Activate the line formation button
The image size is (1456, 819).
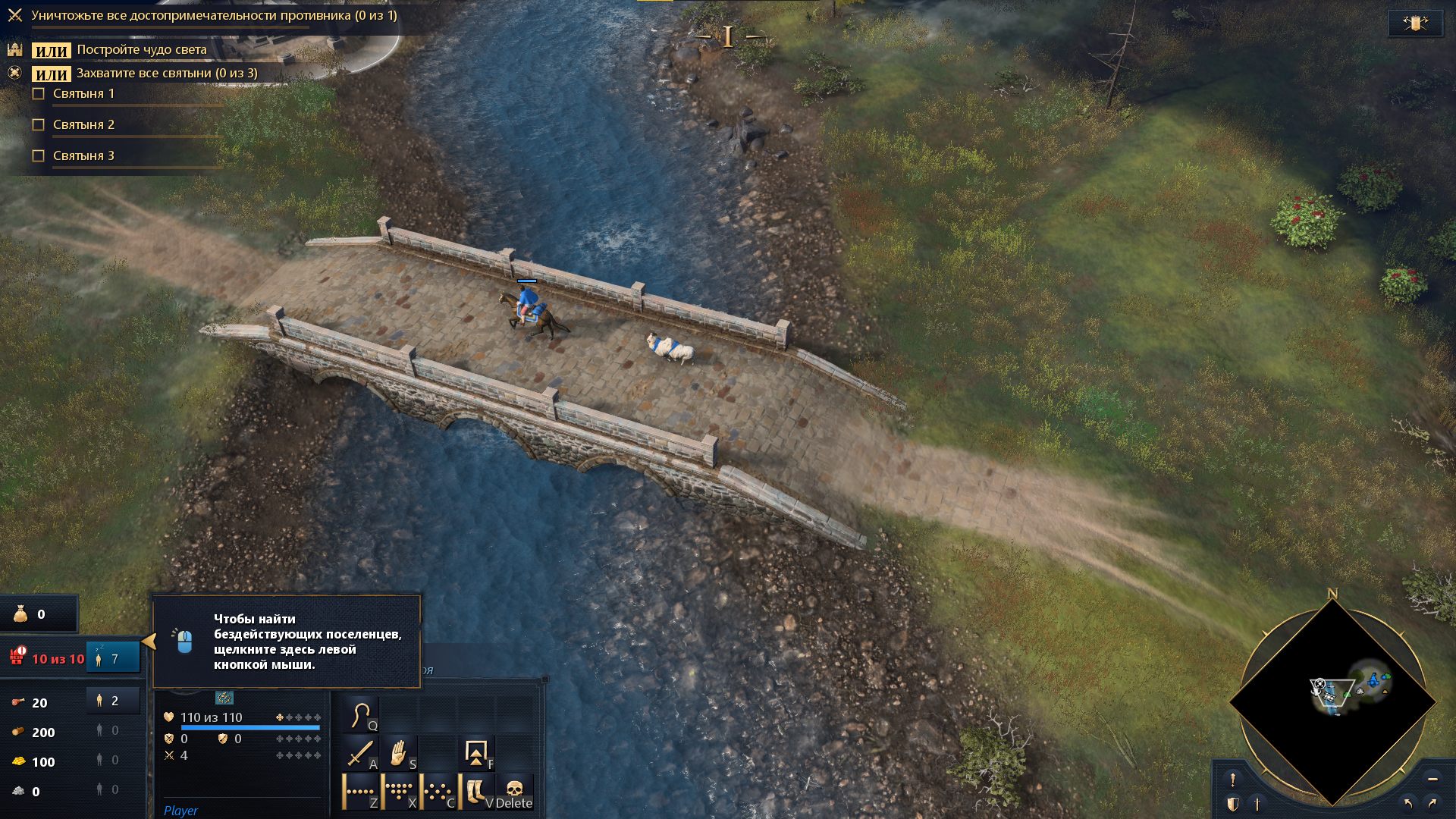[361, 792]
